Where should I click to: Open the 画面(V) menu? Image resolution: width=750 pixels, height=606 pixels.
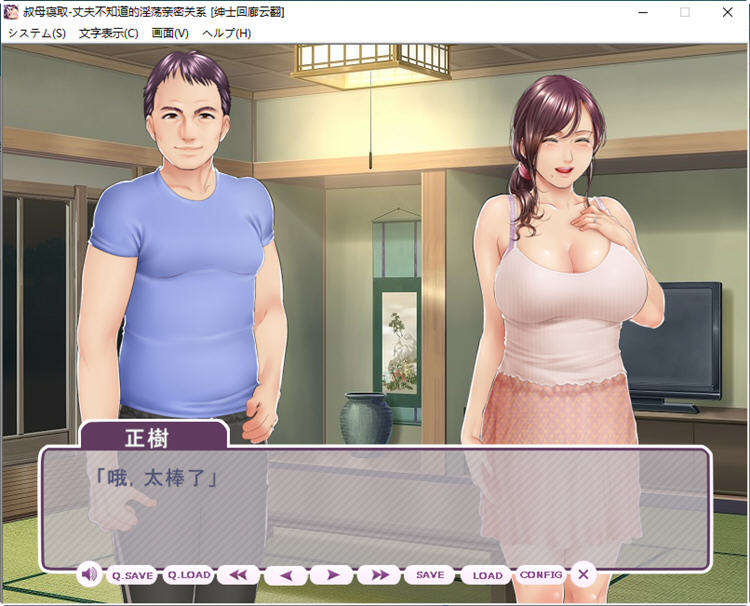pos(170,33)
